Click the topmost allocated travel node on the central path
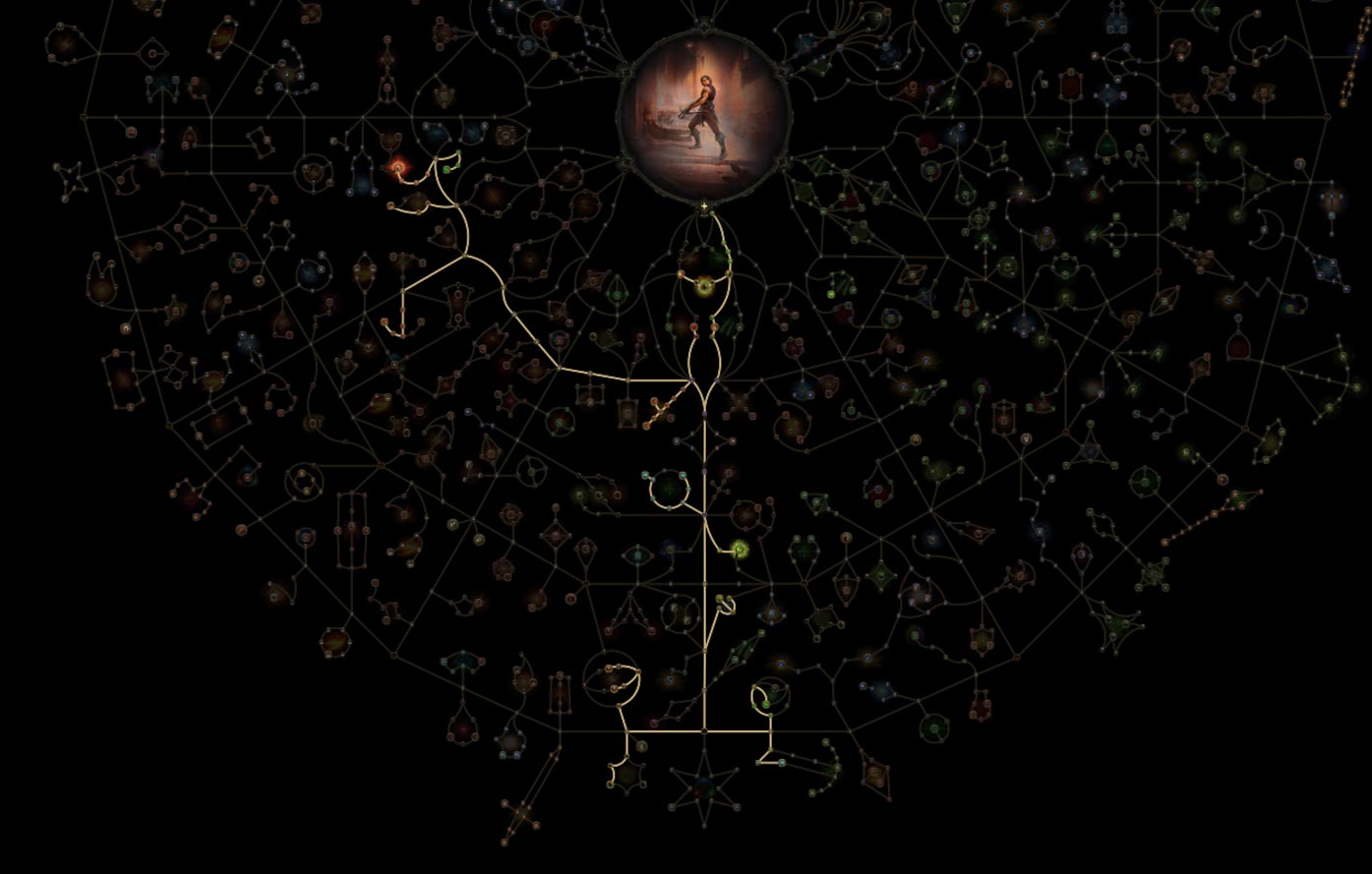 point(712,214)
